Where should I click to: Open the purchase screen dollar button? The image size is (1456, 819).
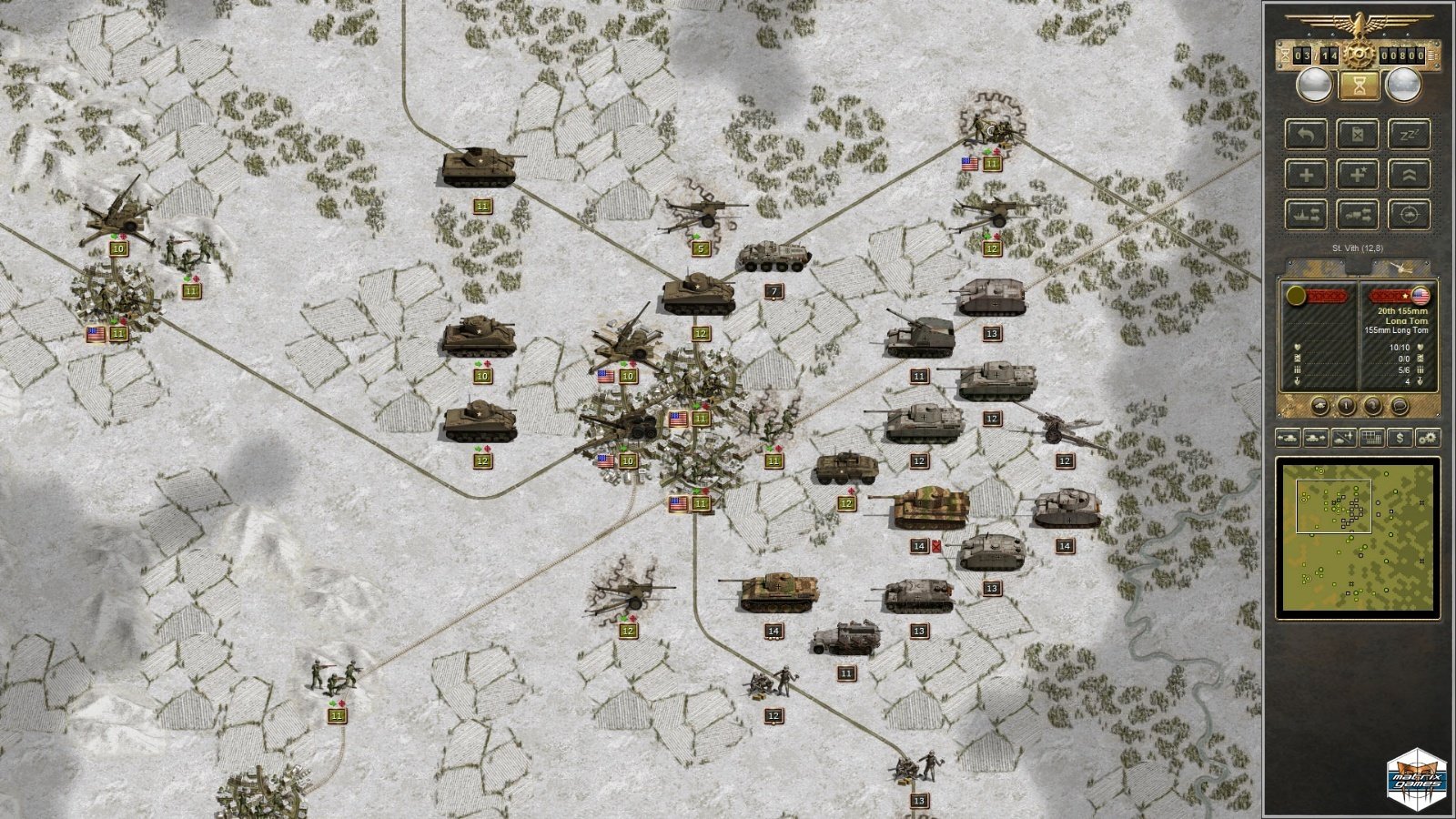click(x=1400, y=438)
